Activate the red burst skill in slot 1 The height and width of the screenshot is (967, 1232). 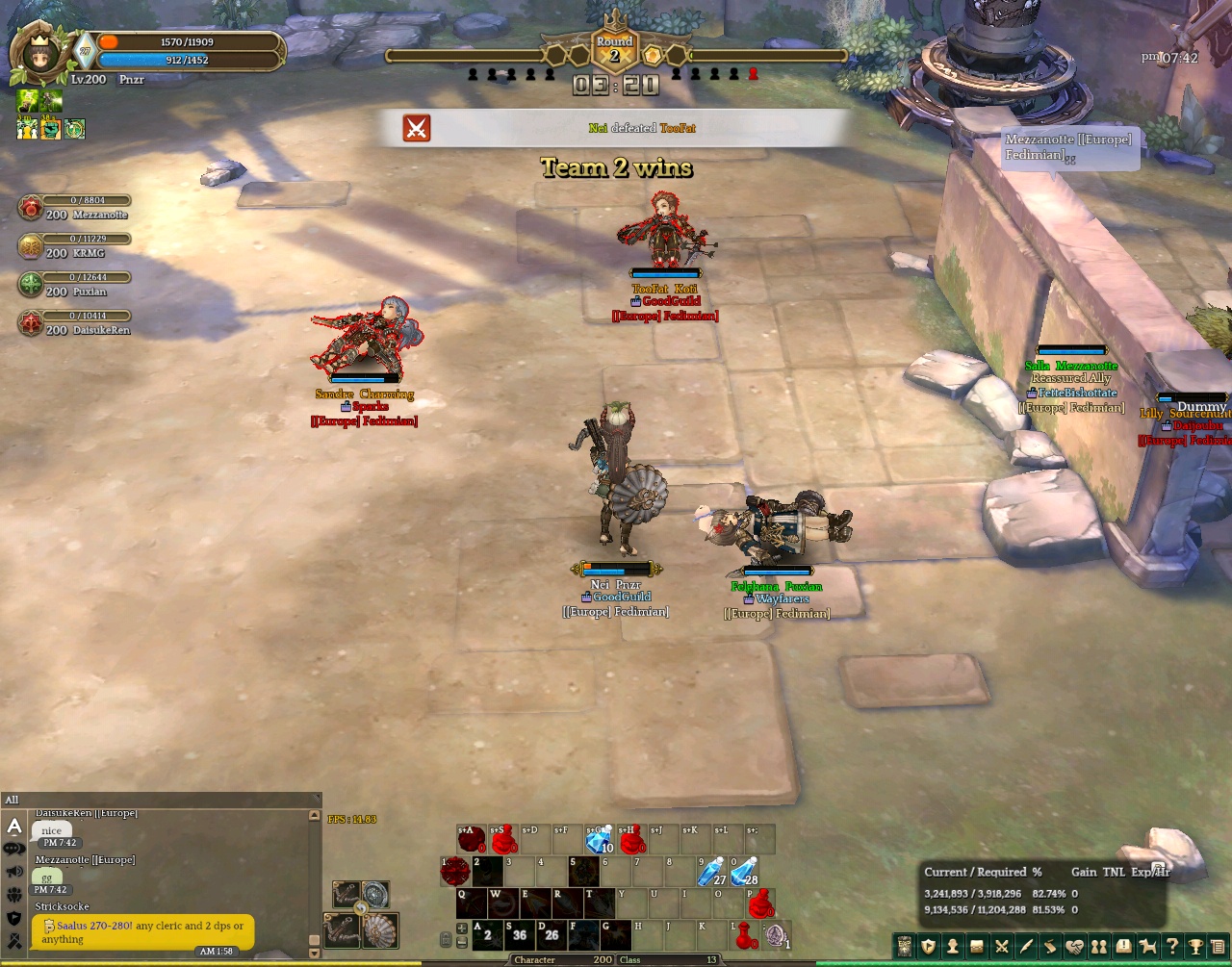click(455, 872)
